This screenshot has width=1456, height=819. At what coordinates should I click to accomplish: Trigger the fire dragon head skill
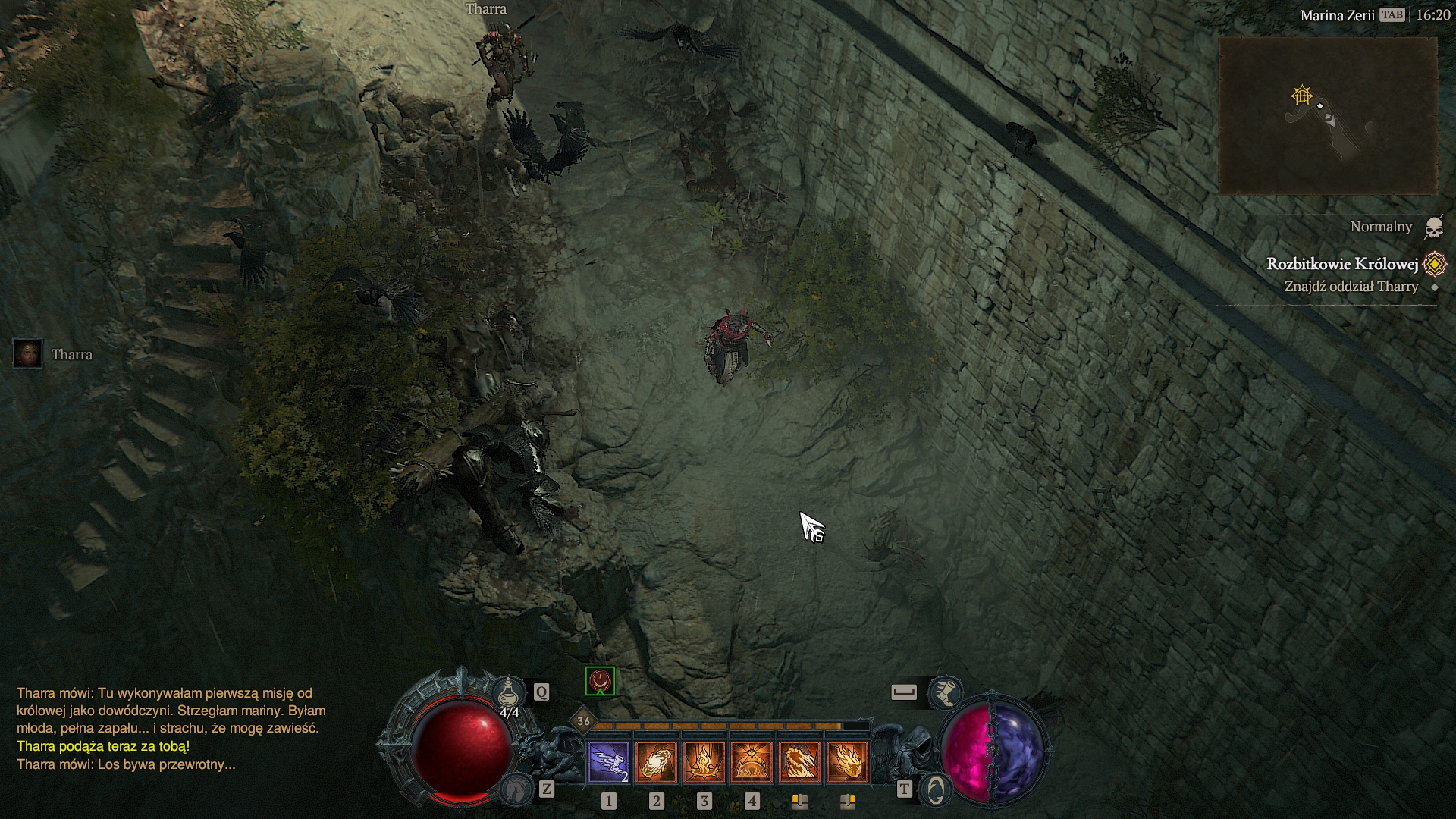799,761
